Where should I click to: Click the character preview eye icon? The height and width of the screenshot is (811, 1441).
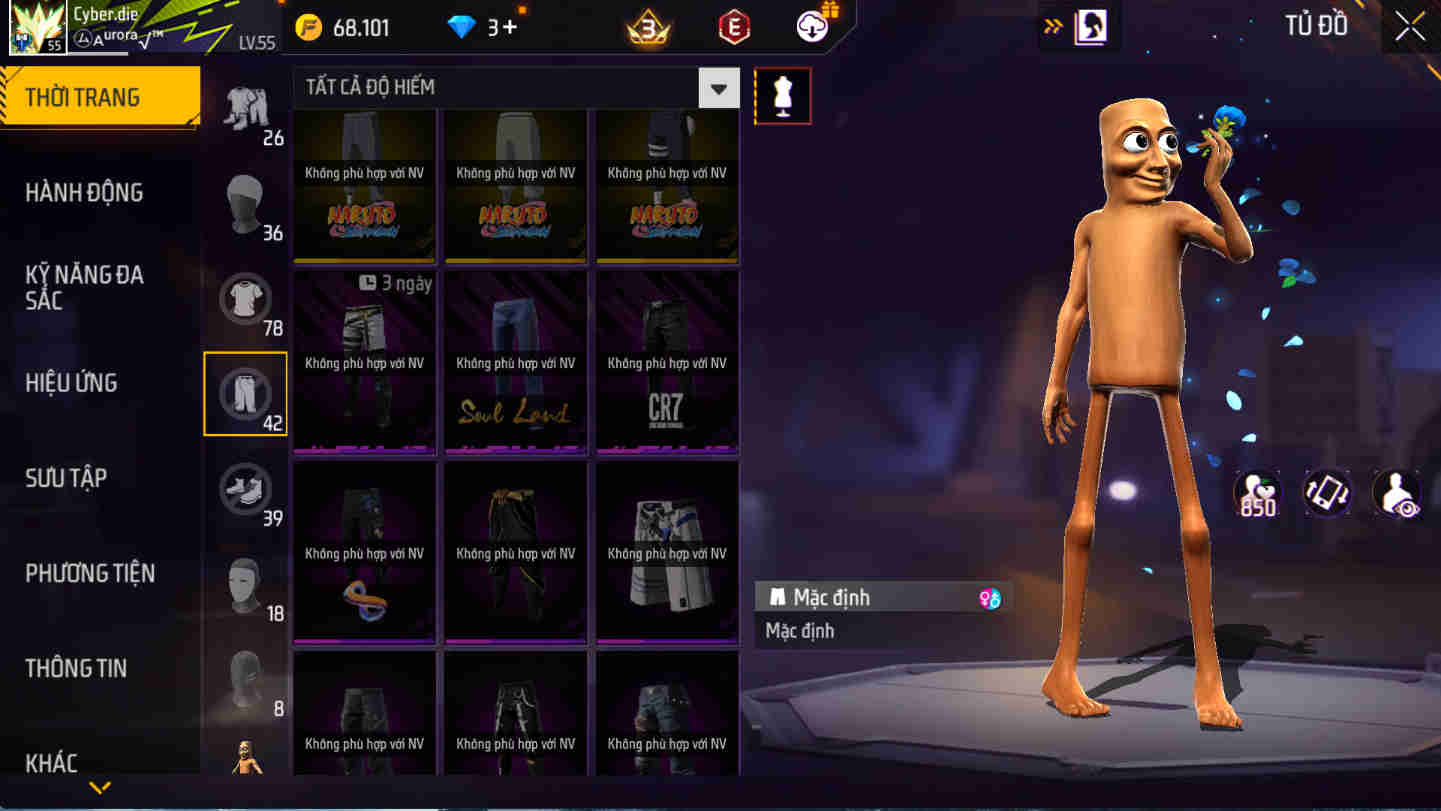pos(1397,492)
